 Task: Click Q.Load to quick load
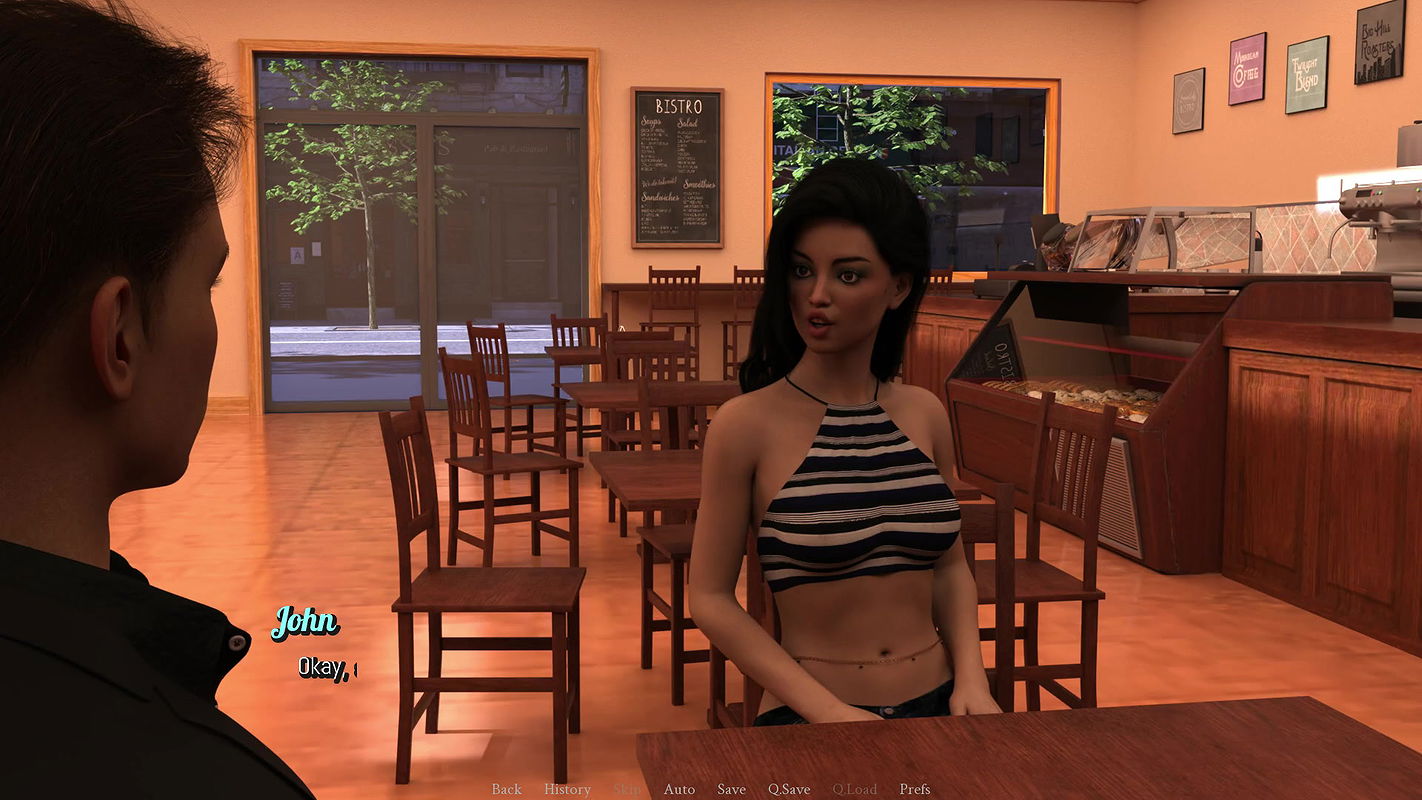pyautogui.click(x=854, y=789)
